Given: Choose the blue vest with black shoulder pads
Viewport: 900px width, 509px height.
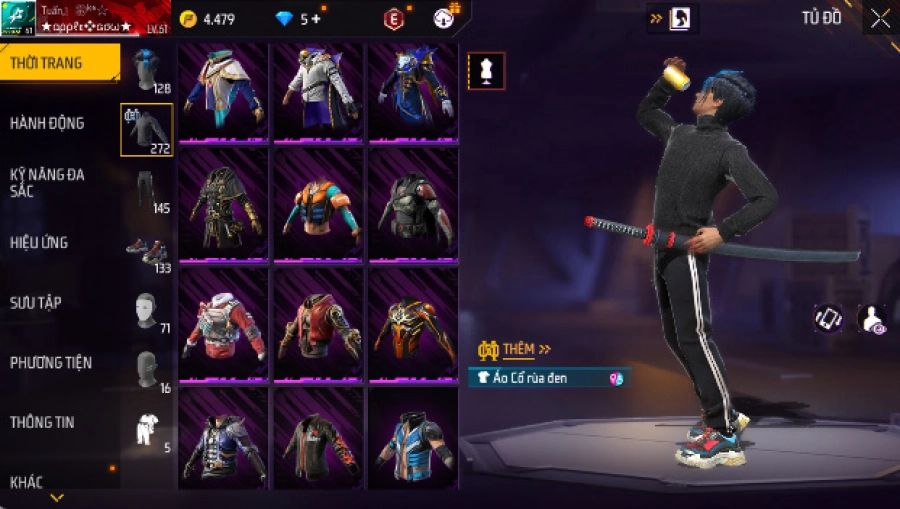Looking at the screenshot, I should tap(411, 443).
